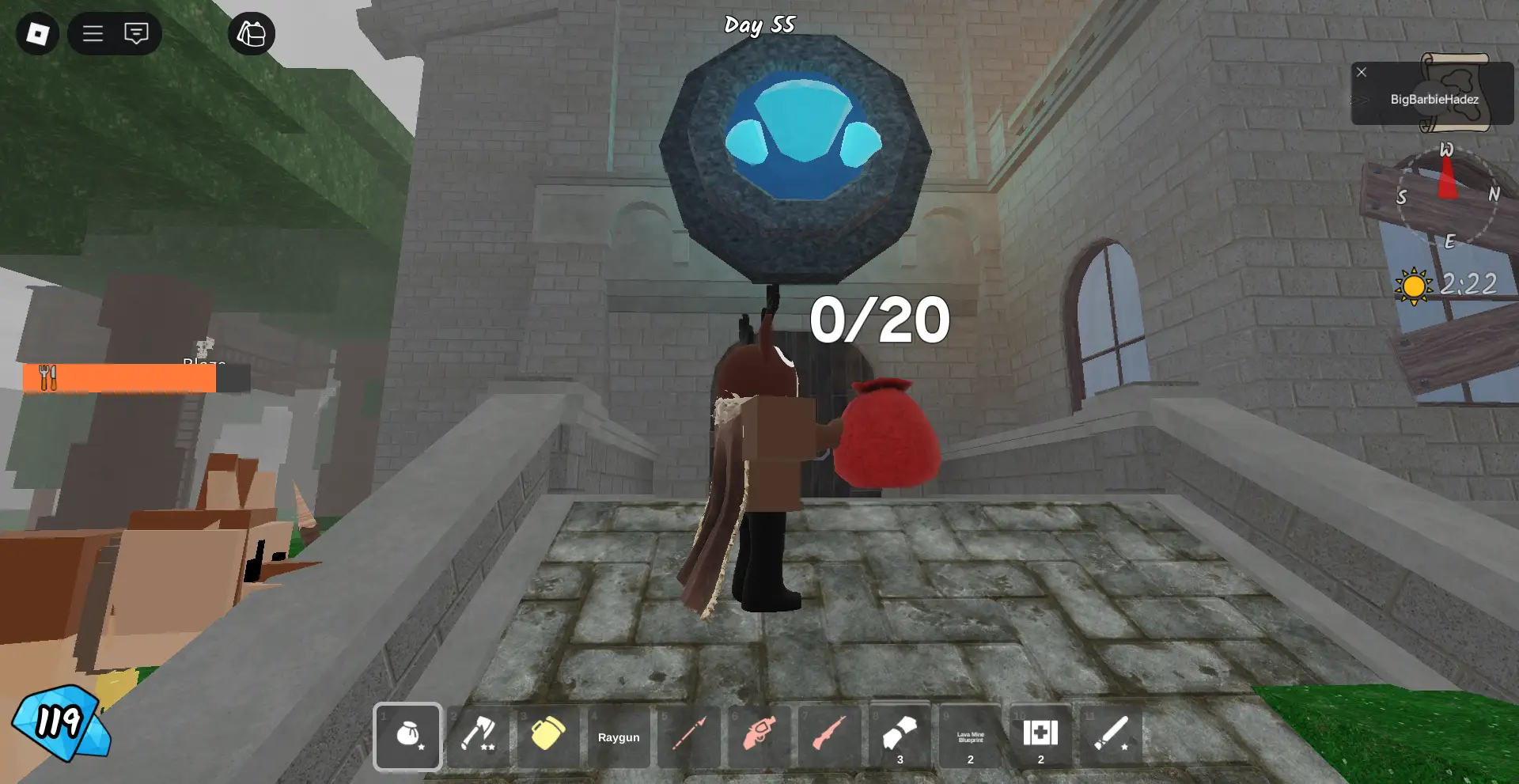Screen dimensions: 1519x784
Task: Select the two-star axe in slot 2
Action: point(478,737)
